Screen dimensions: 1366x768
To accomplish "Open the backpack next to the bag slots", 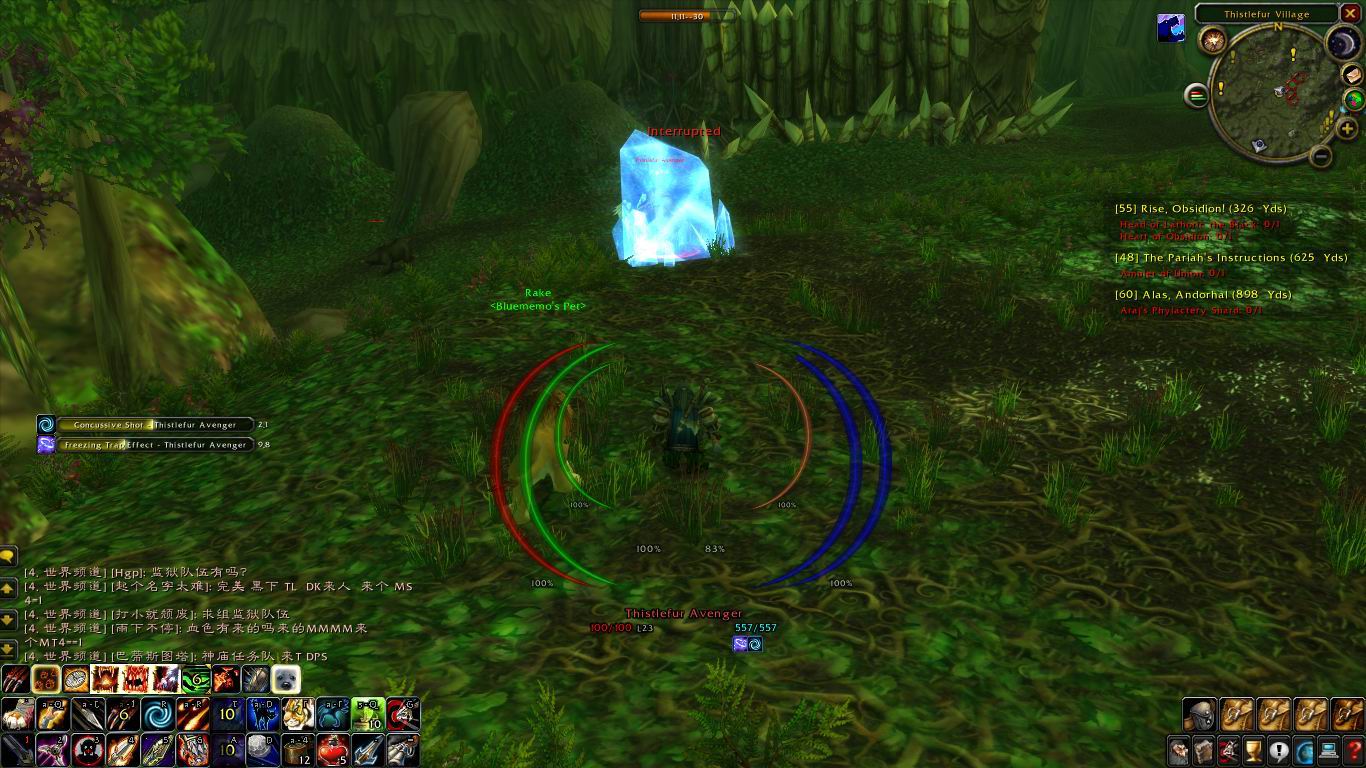I will point(1200,713).
